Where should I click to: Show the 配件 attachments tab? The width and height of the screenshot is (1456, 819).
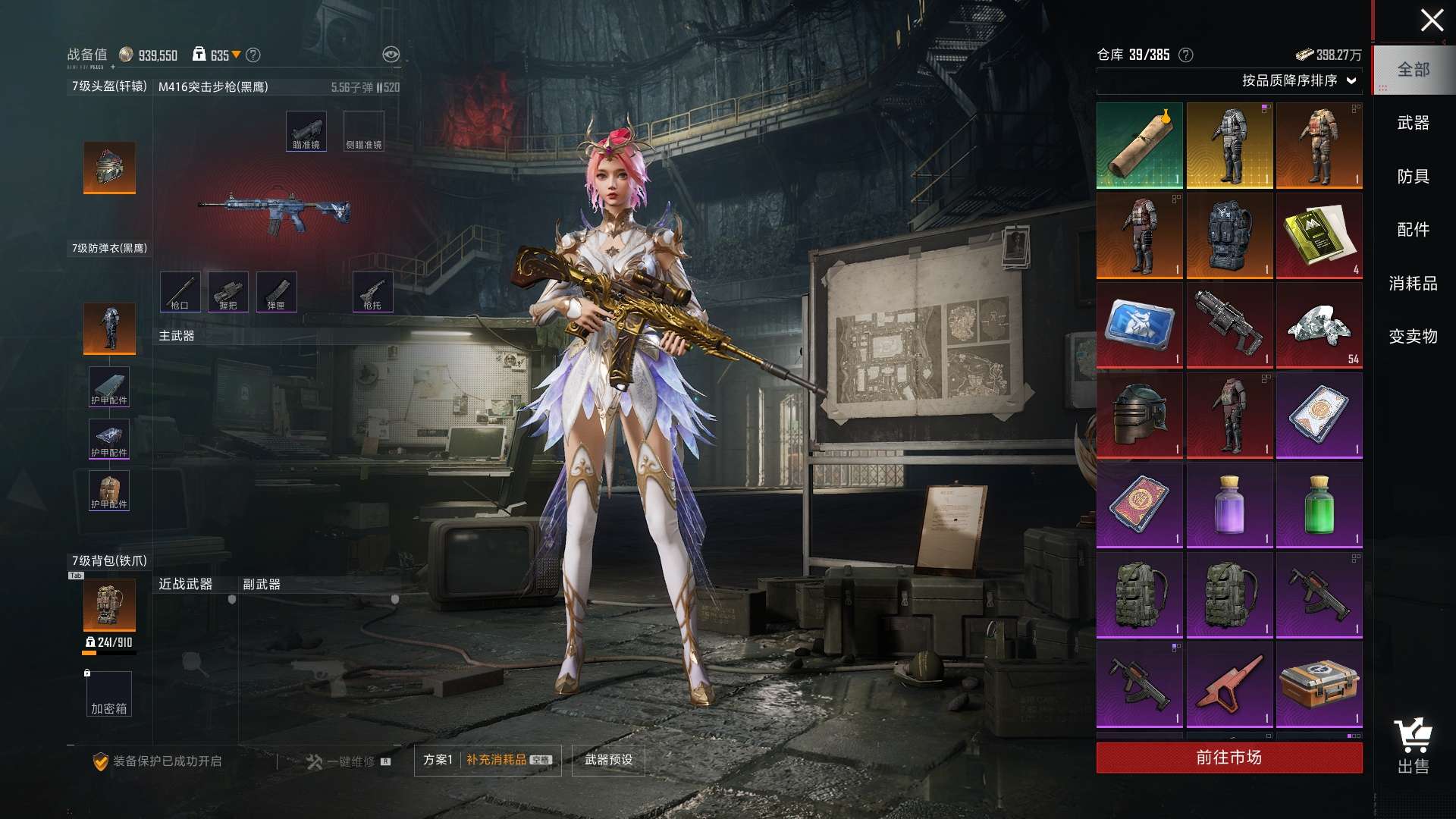1413,230
